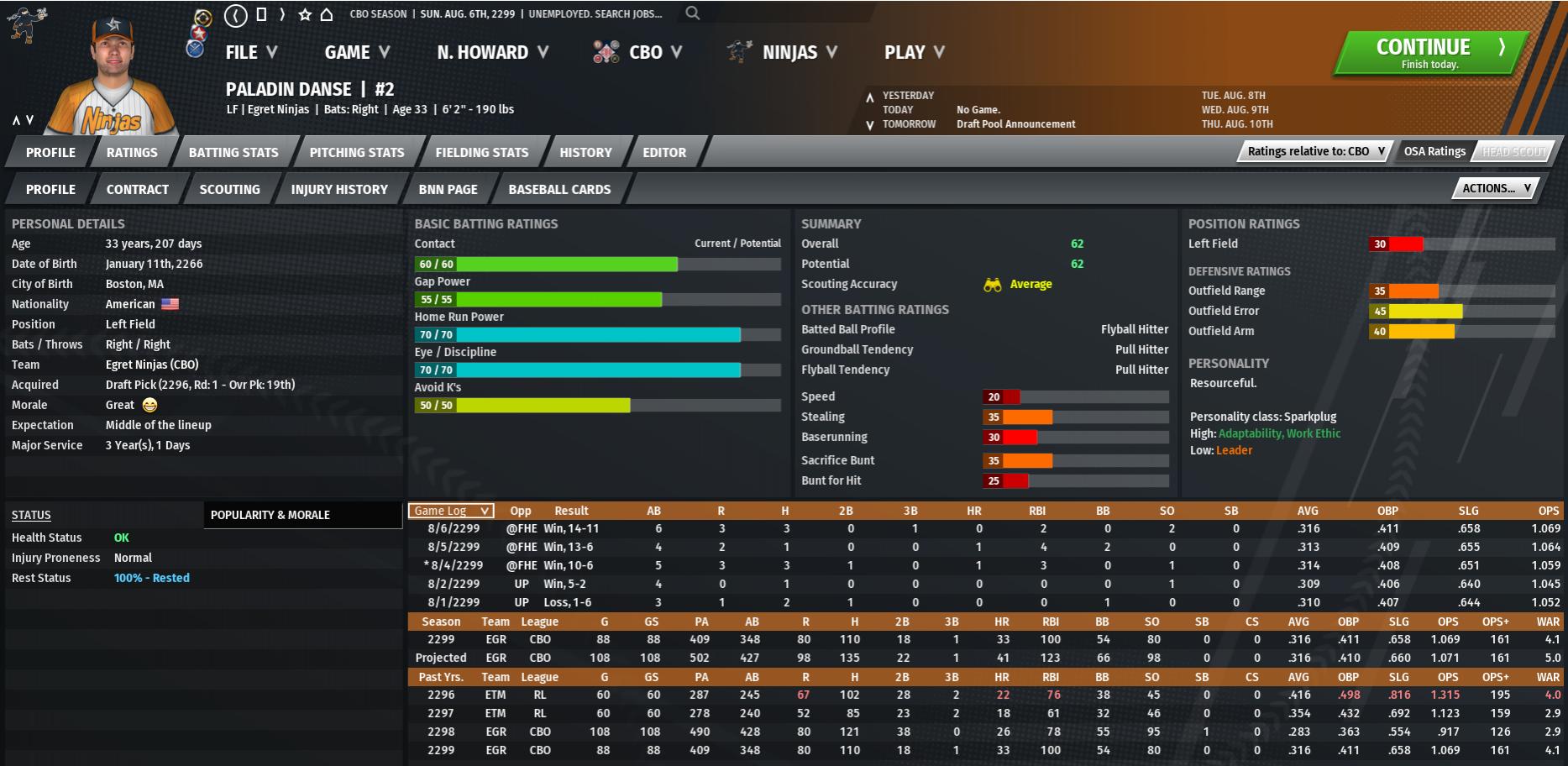This screenshot has height=766, width=1568.
Task: Click the magnifying glass search icon
Action: 692,13
